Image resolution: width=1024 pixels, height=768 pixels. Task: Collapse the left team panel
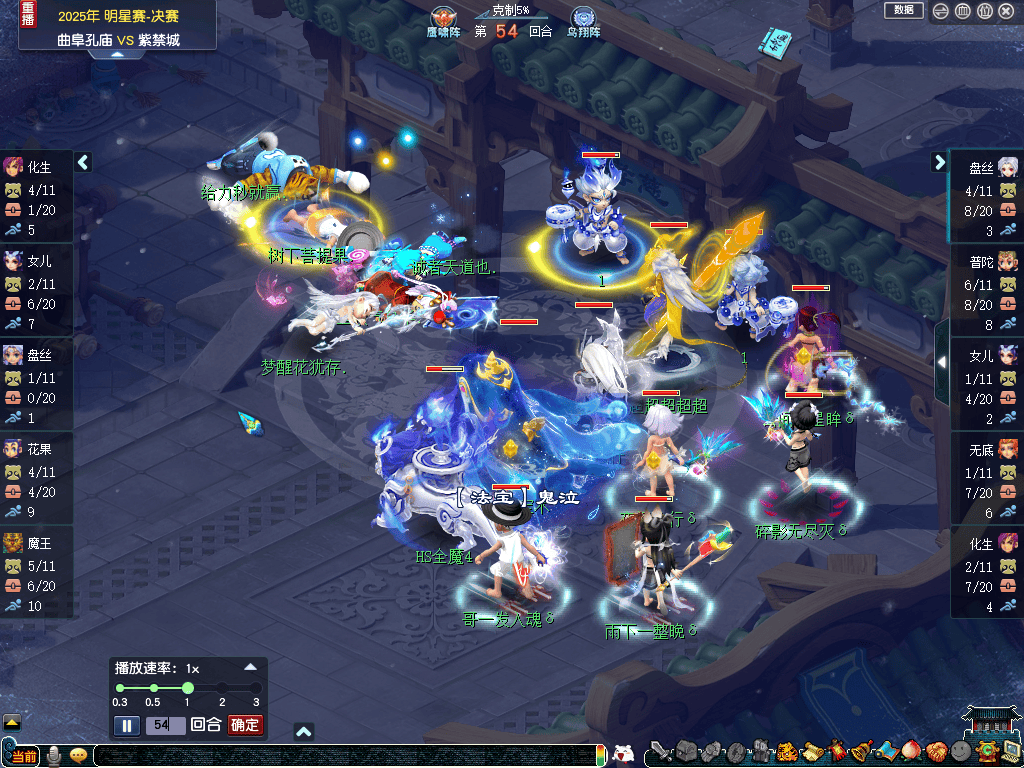83,162
